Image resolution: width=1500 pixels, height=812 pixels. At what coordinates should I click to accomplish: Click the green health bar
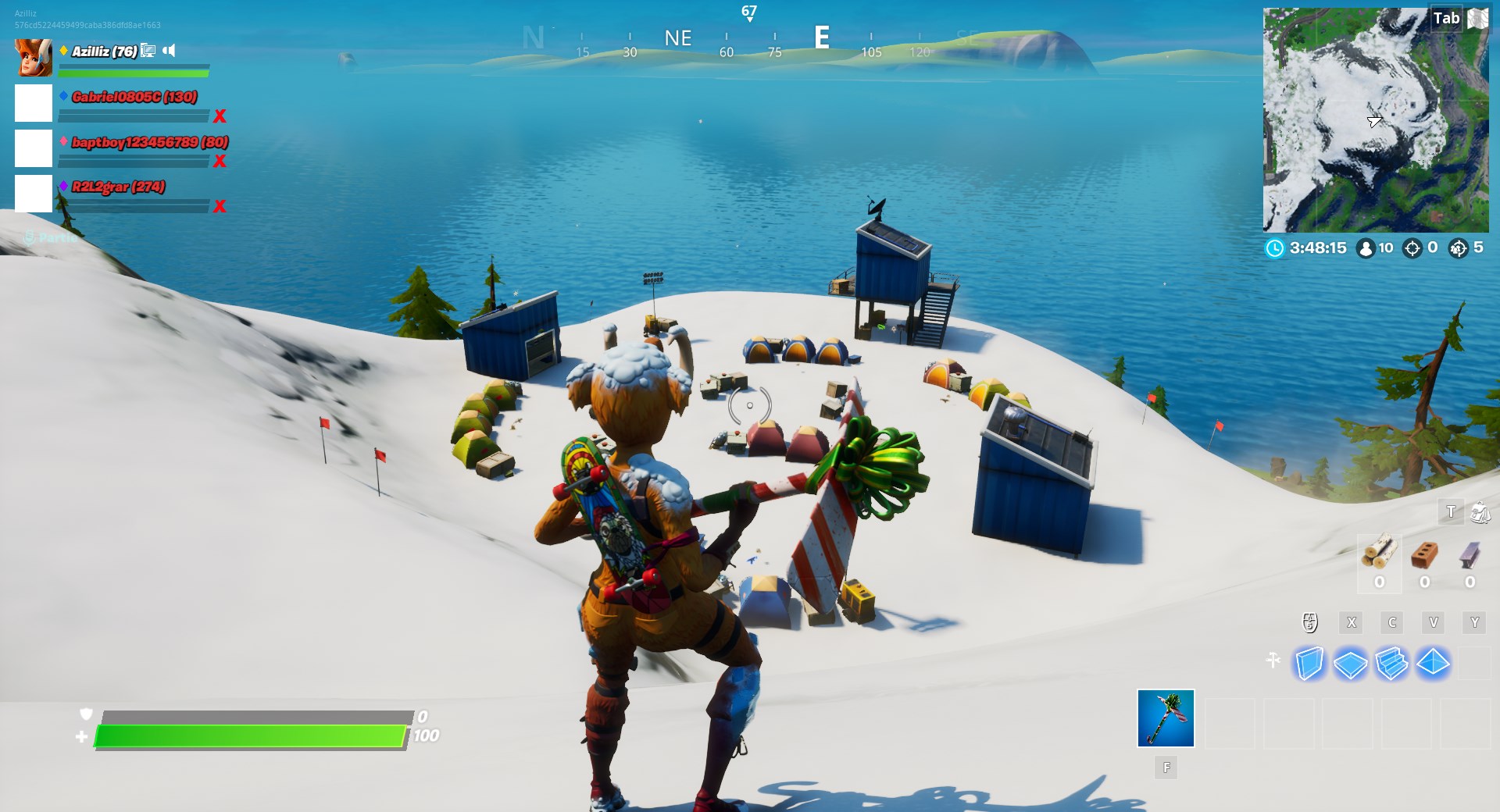(250, 735)
